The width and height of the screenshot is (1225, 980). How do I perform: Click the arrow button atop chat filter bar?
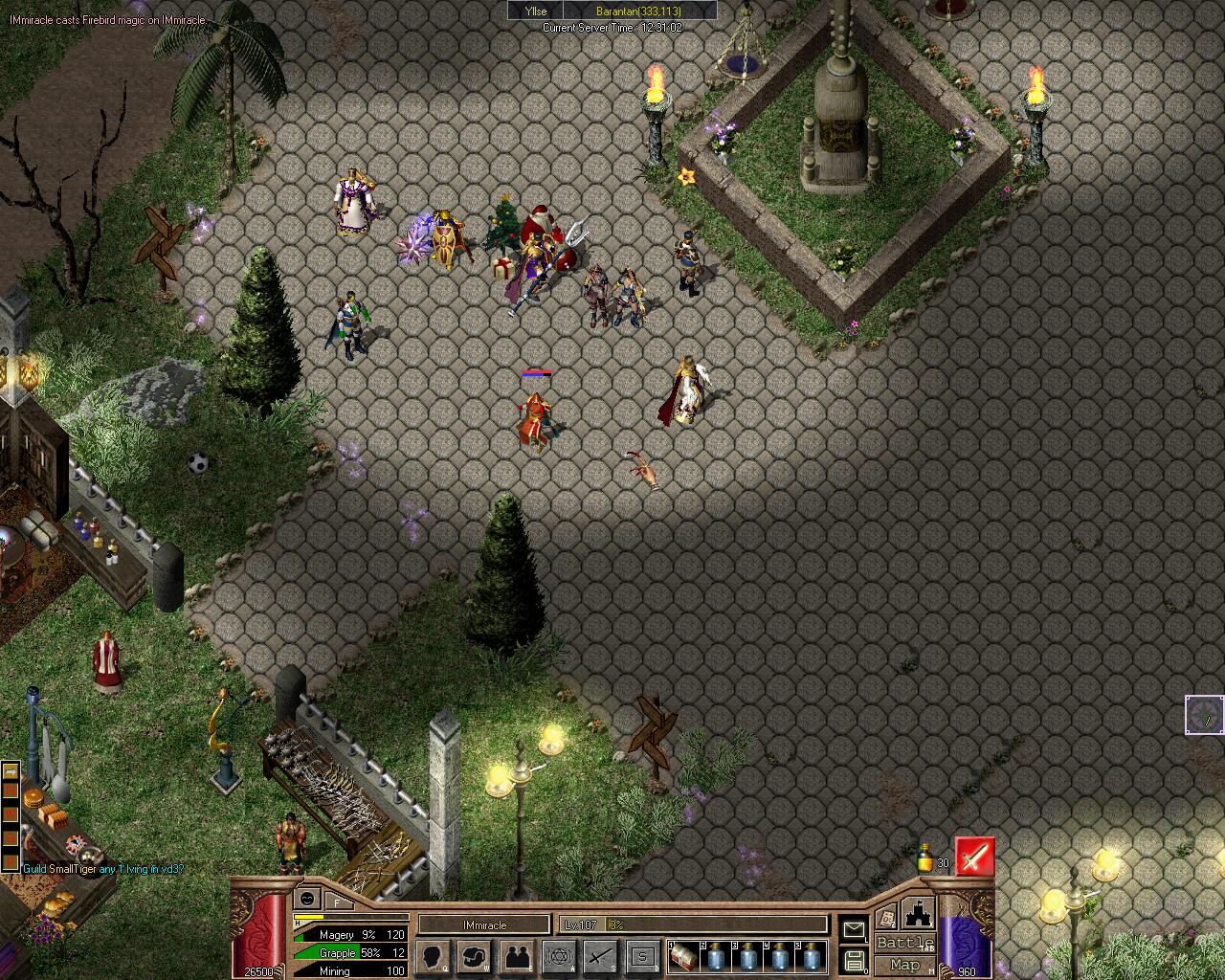point(10,771)
